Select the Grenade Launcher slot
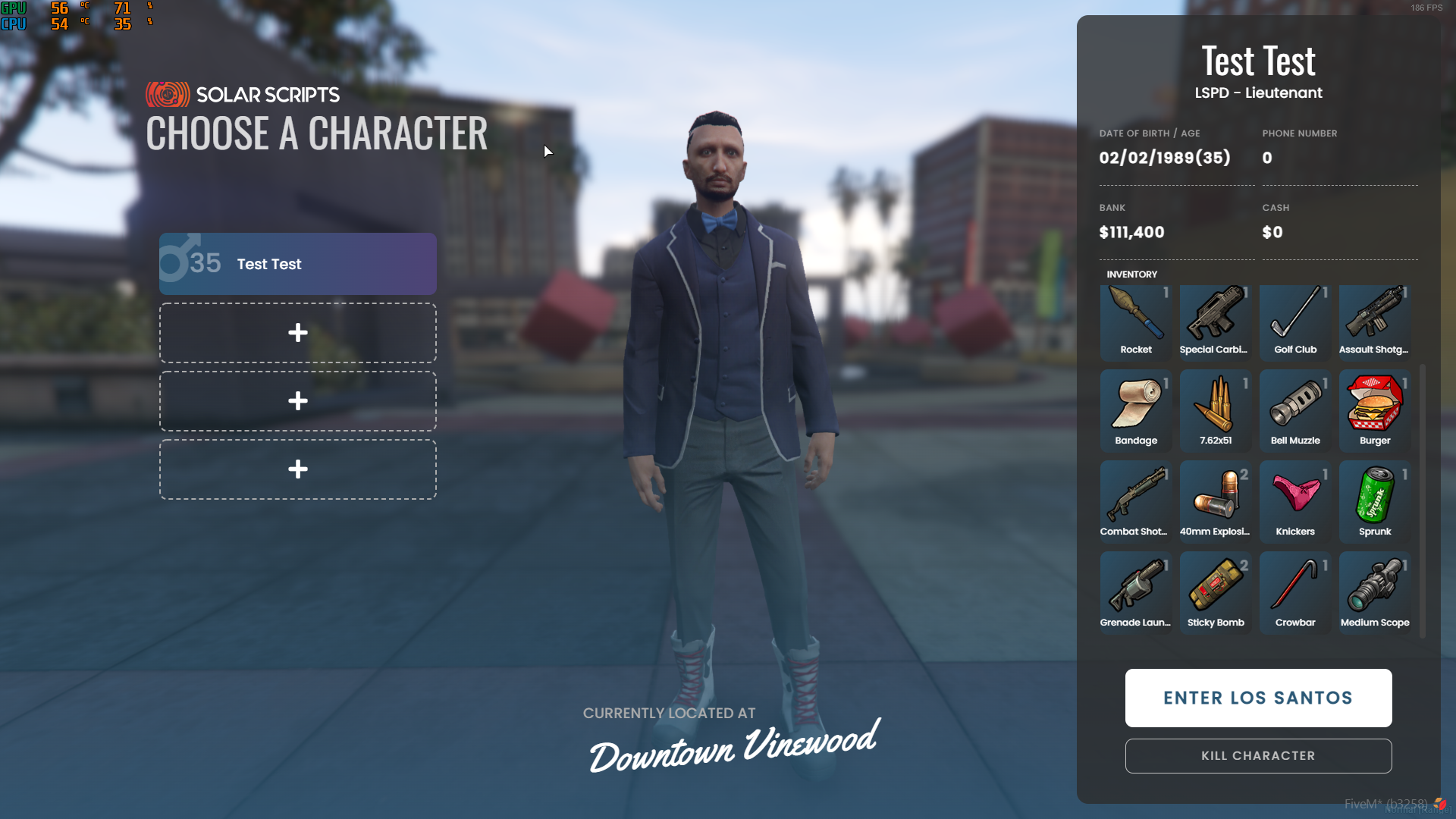 [1136, 592]
